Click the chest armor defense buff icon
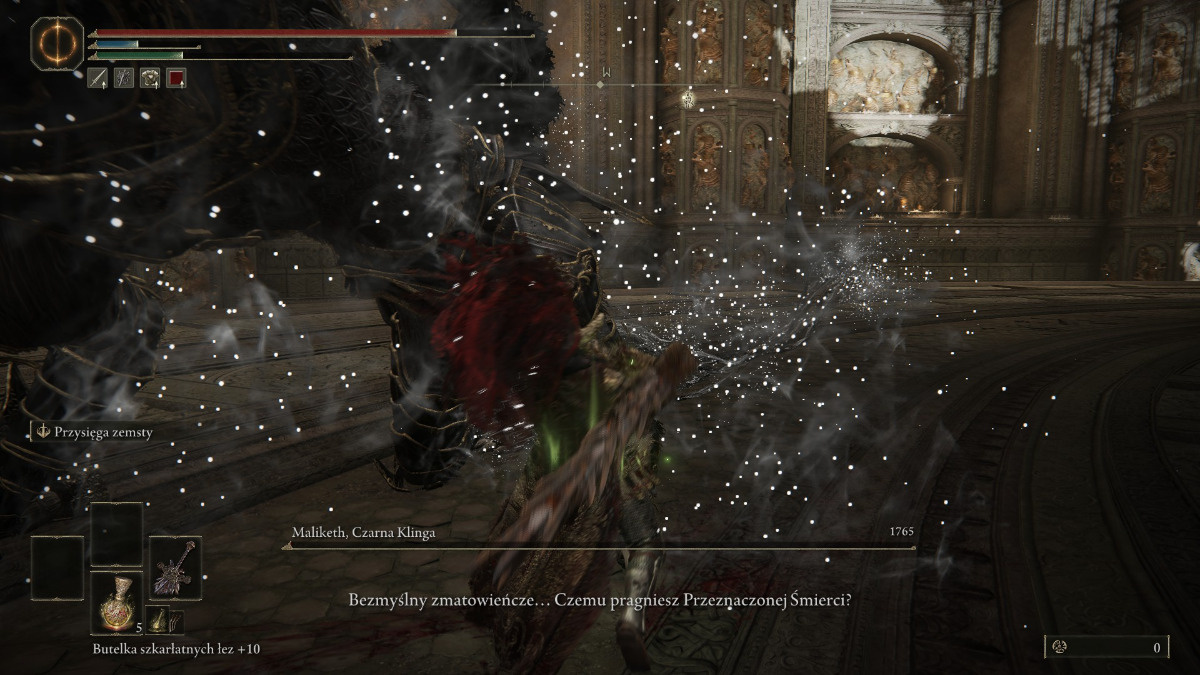Image resolution: width=1200 pixels, height=675 pixels. point(150,77)
